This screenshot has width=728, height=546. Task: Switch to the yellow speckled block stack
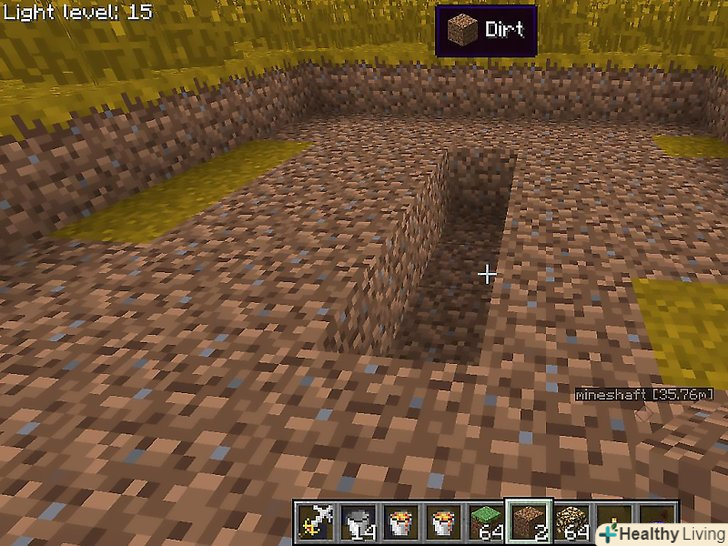571,520
